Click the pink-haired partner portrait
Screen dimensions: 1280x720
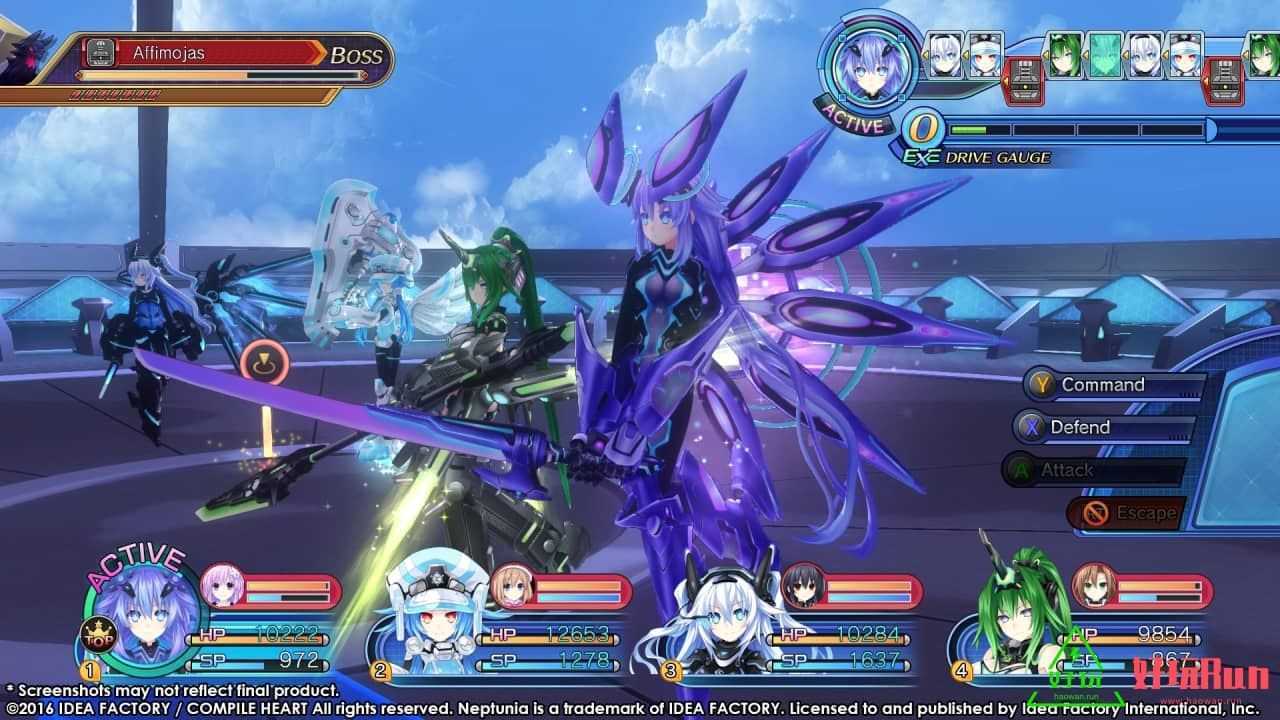click(x=221, y=585)
